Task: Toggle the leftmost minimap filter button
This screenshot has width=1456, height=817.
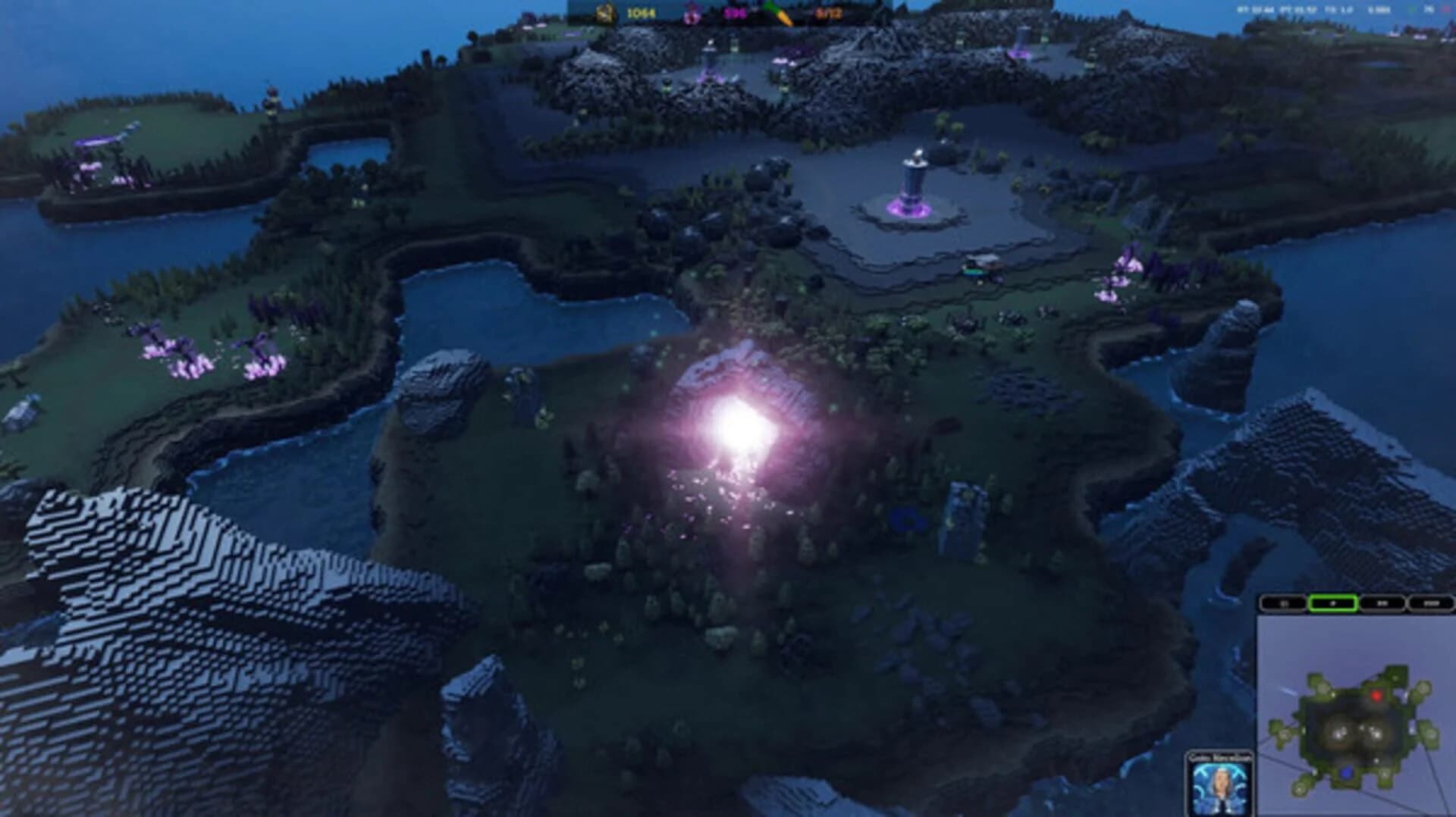Action: pos(1283,604)
